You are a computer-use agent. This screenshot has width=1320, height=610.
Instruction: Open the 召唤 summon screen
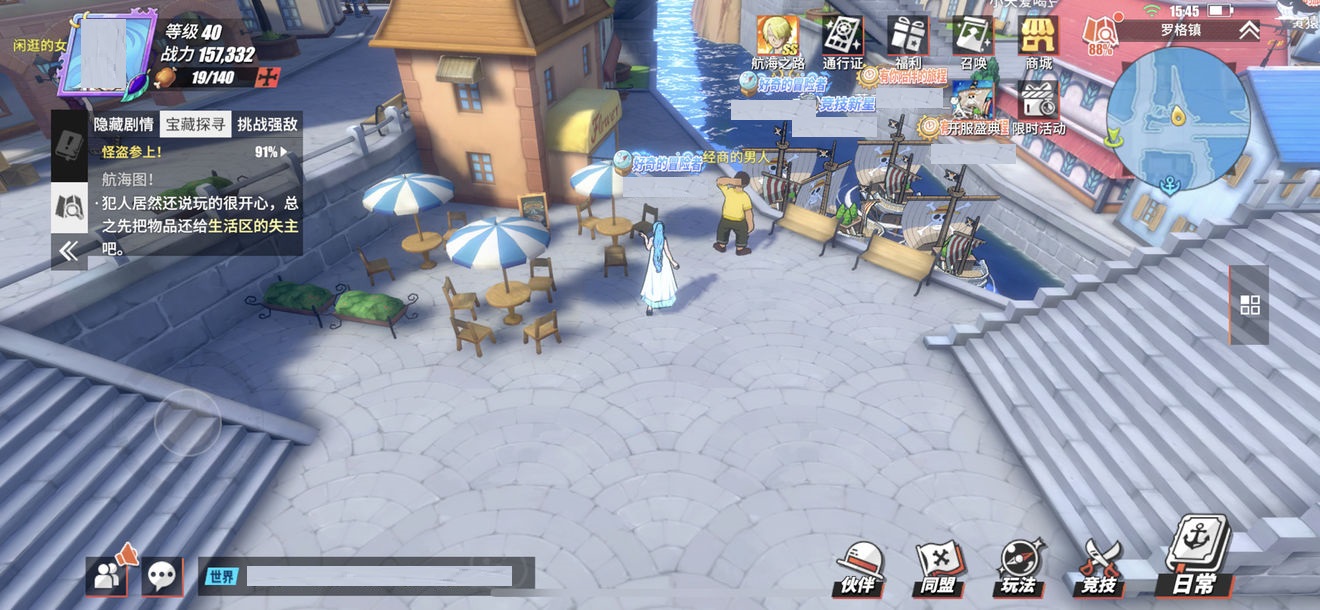click(973, 38)
